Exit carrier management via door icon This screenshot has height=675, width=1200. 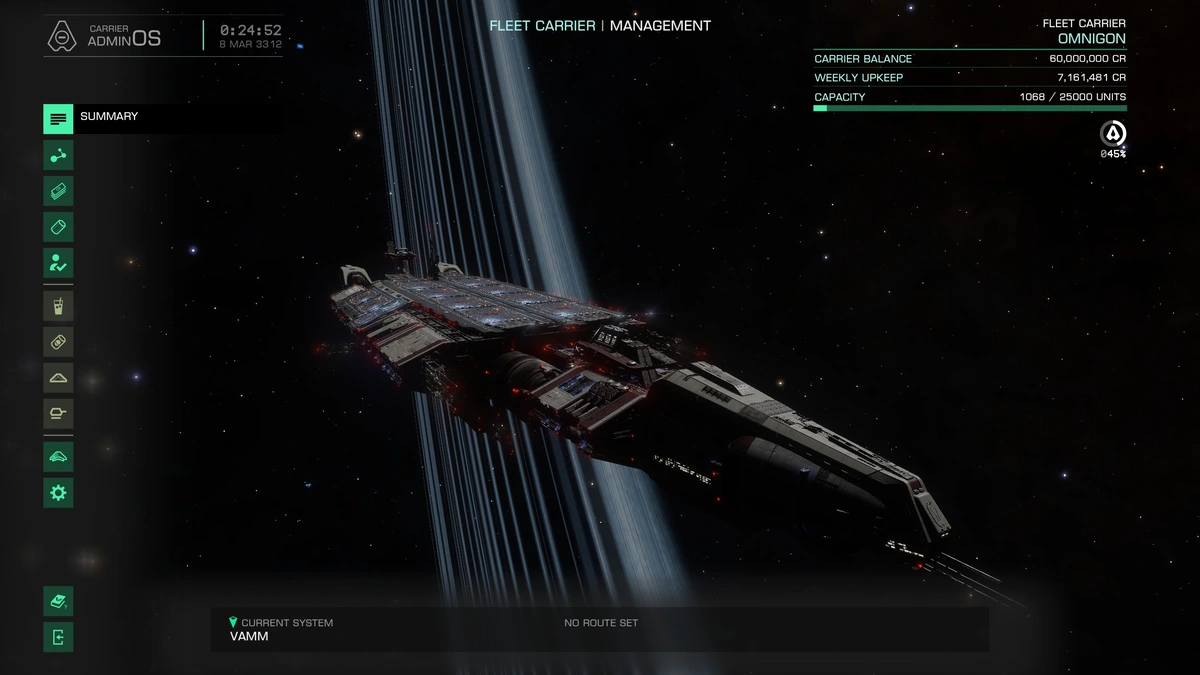tap(58, 637)
